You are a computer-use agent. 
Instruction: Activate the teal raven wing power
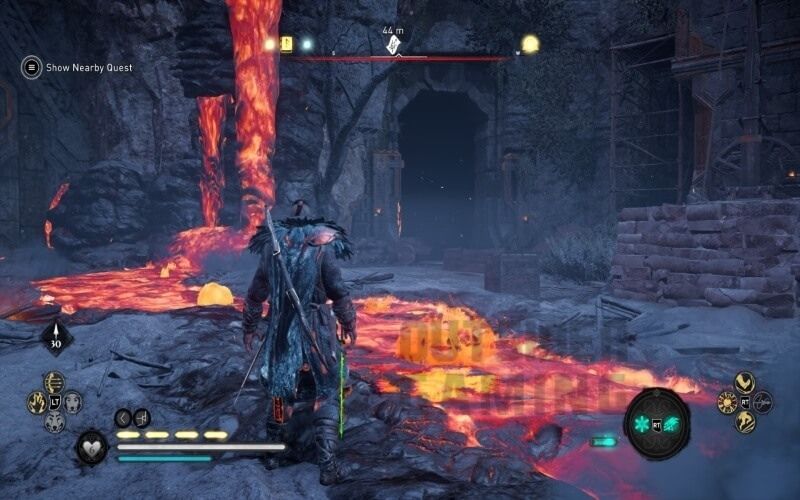(671, 424)
